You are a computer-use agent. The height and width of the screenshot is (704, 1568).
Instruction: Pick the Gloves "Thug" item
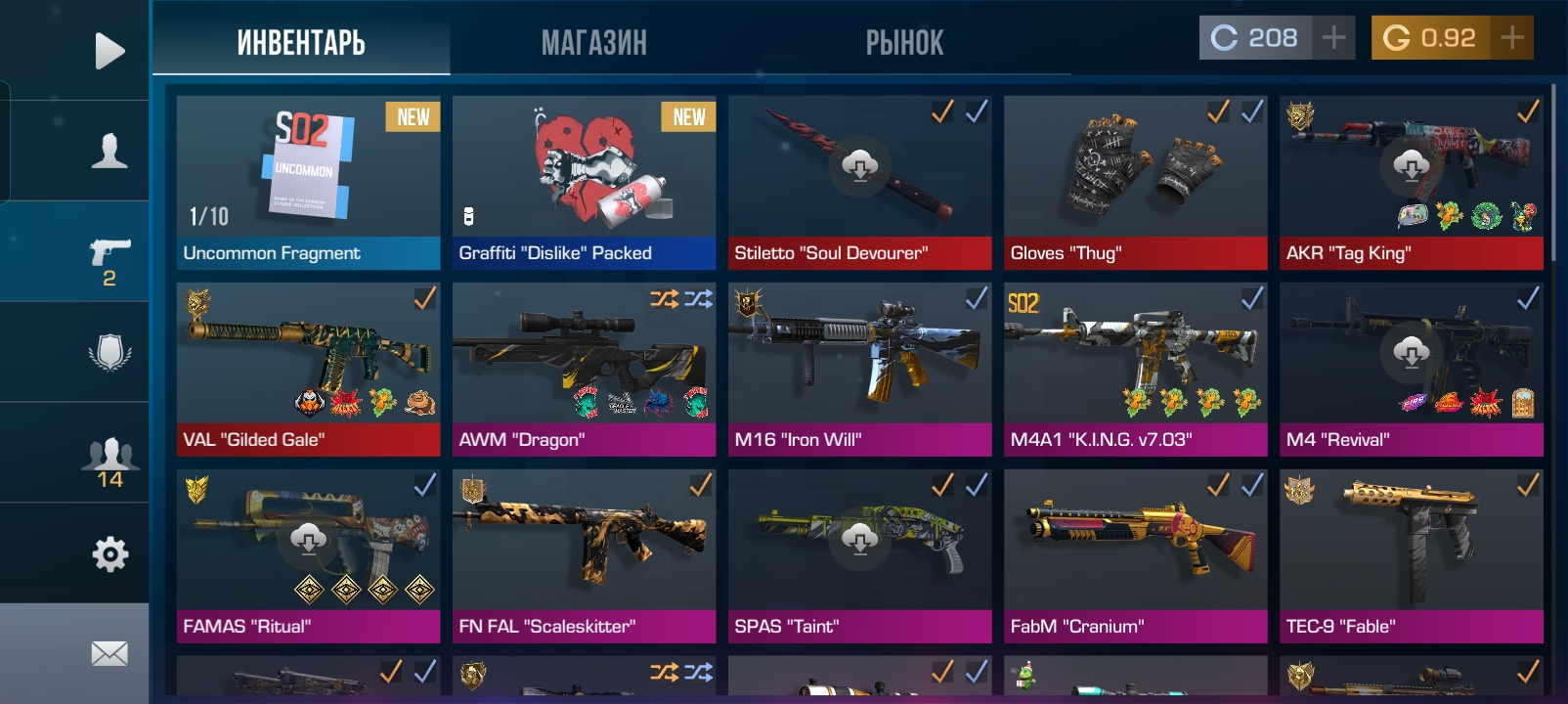click(1135, 182)
